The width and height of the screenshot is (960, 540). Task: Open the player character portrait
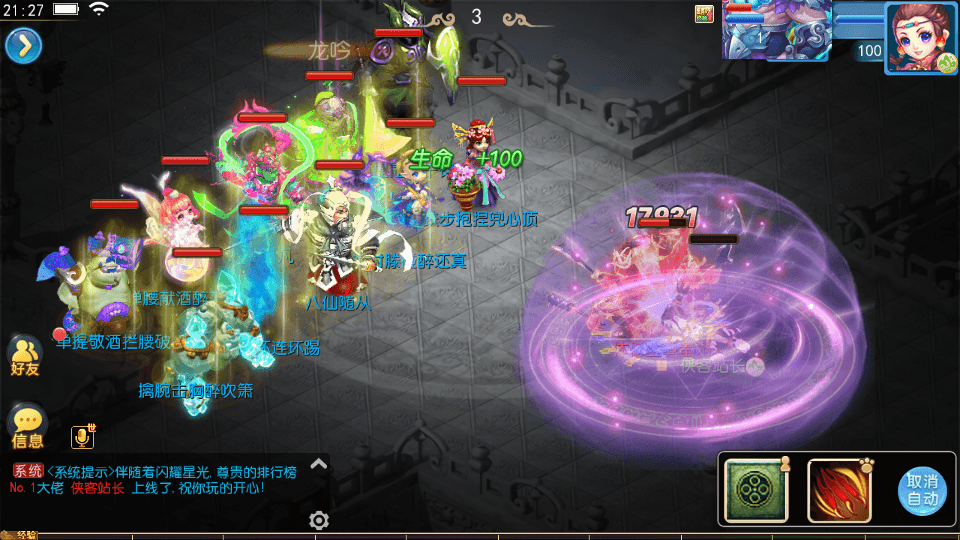[x=919, y=37]
